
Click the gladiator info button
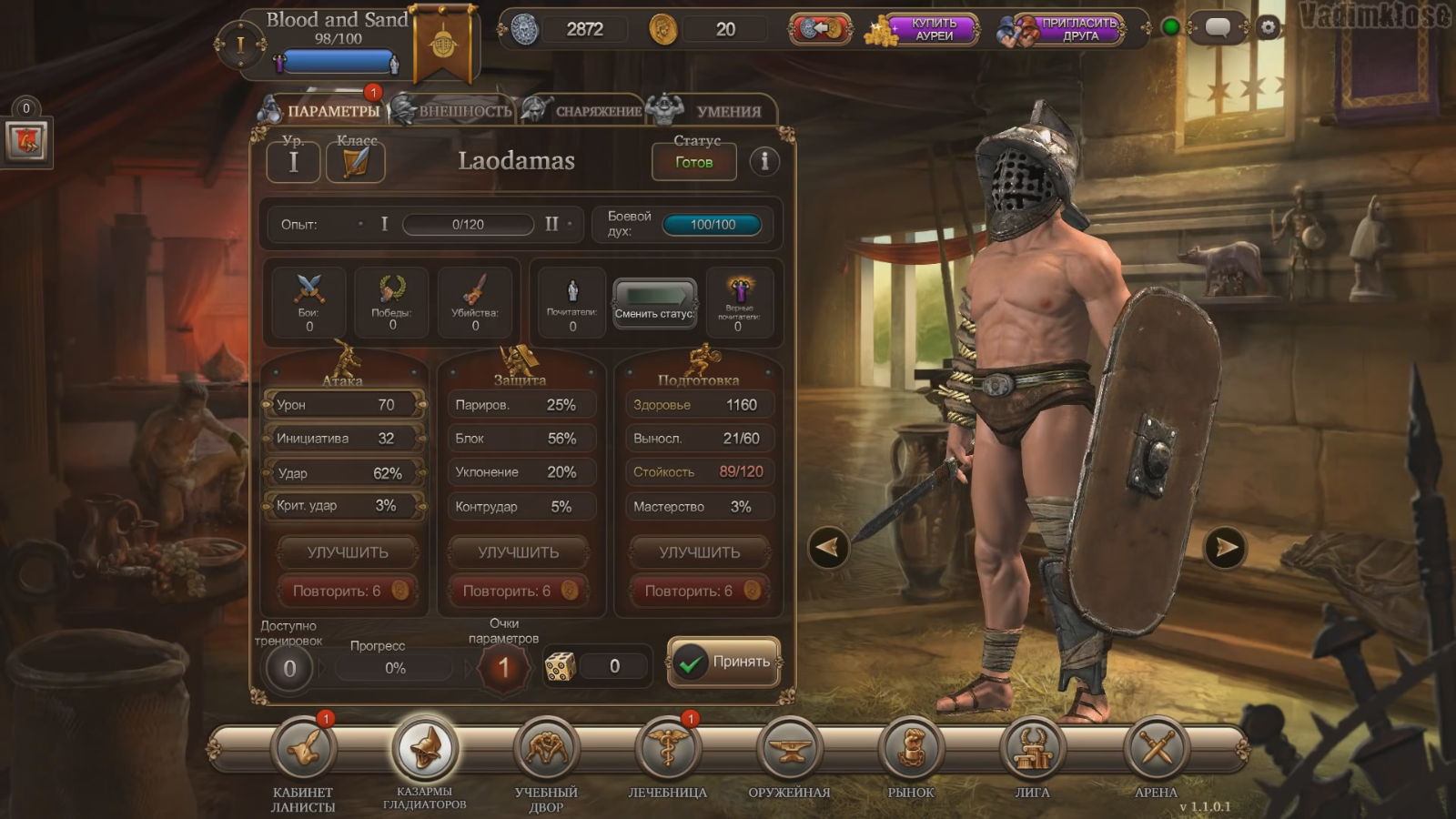[764, 161]
